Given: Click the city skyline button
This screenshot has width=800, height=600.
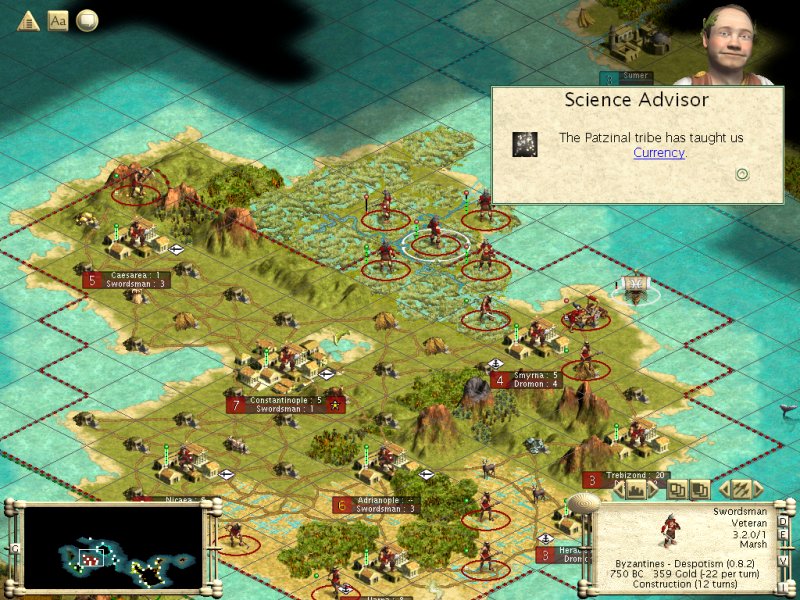Looking at the screenshot, I should tap(635, 489).
